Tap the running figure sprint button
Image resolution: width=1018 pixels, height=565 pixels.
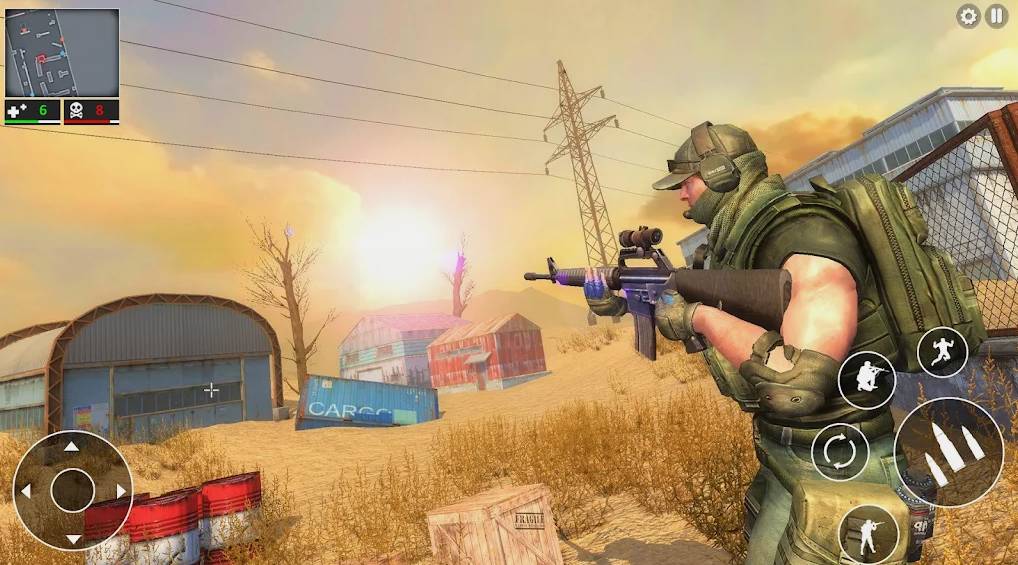pyautogui.click(x=942, y=352)
